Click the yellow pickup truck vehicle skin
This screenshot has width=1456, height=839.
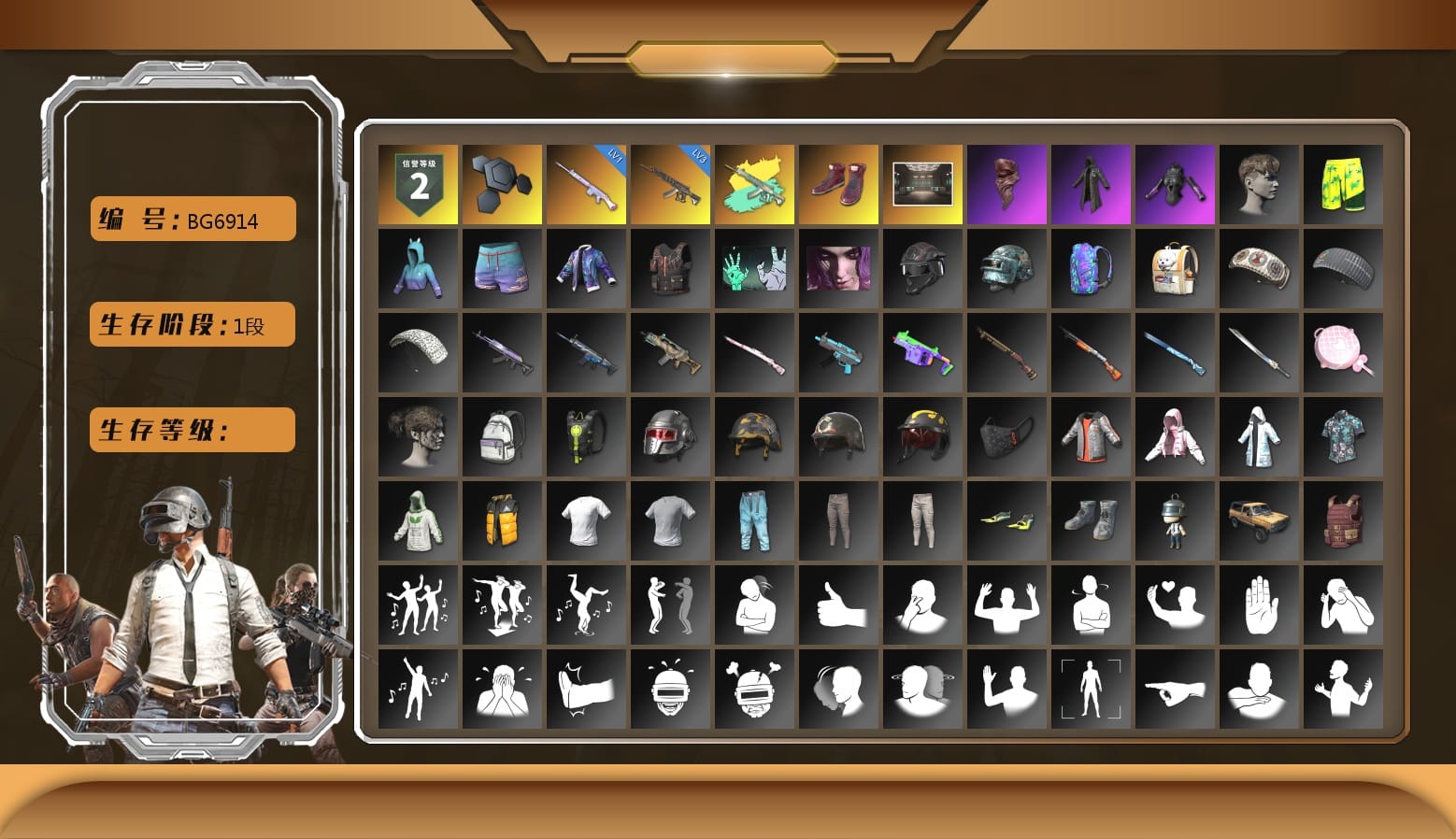[1260, 520]
